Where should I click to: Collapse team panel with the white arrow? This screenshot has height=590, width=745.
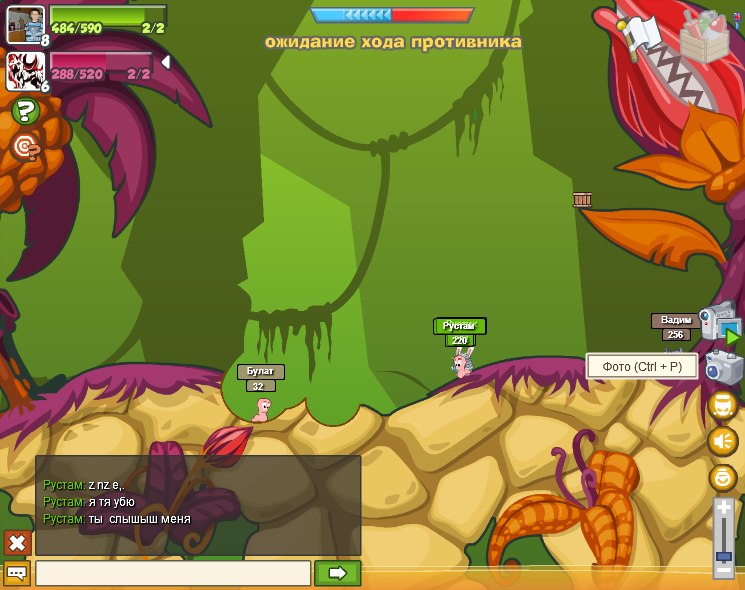(x=166, y=62)
